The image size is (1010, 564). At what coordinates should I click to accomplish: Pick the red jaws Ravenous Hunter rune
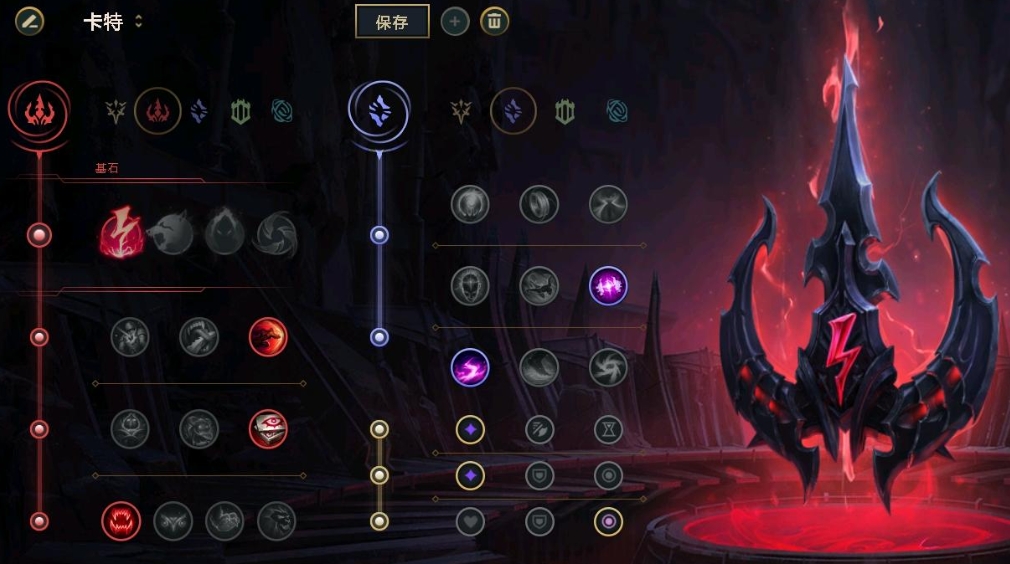click(121, 521)
